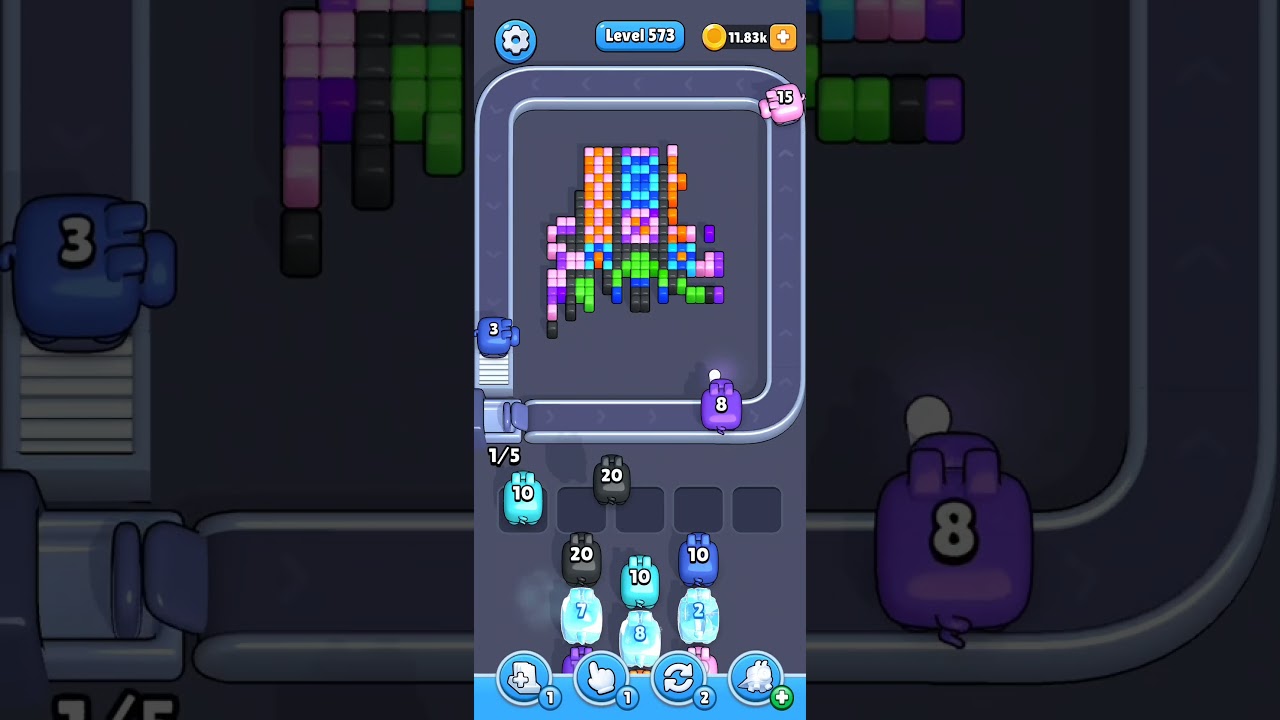The height and width of the screenshot is (720, 1280).
Task: Use the extra slot booster
Action: [x=523, y=678]
